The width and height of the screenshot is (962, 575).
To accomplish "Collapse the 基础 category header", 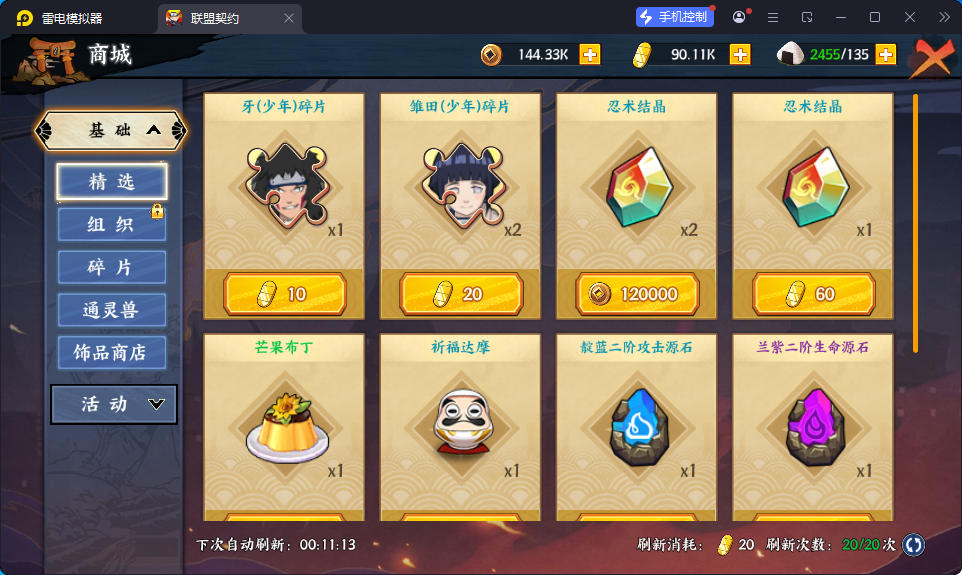I will (111, 130).
